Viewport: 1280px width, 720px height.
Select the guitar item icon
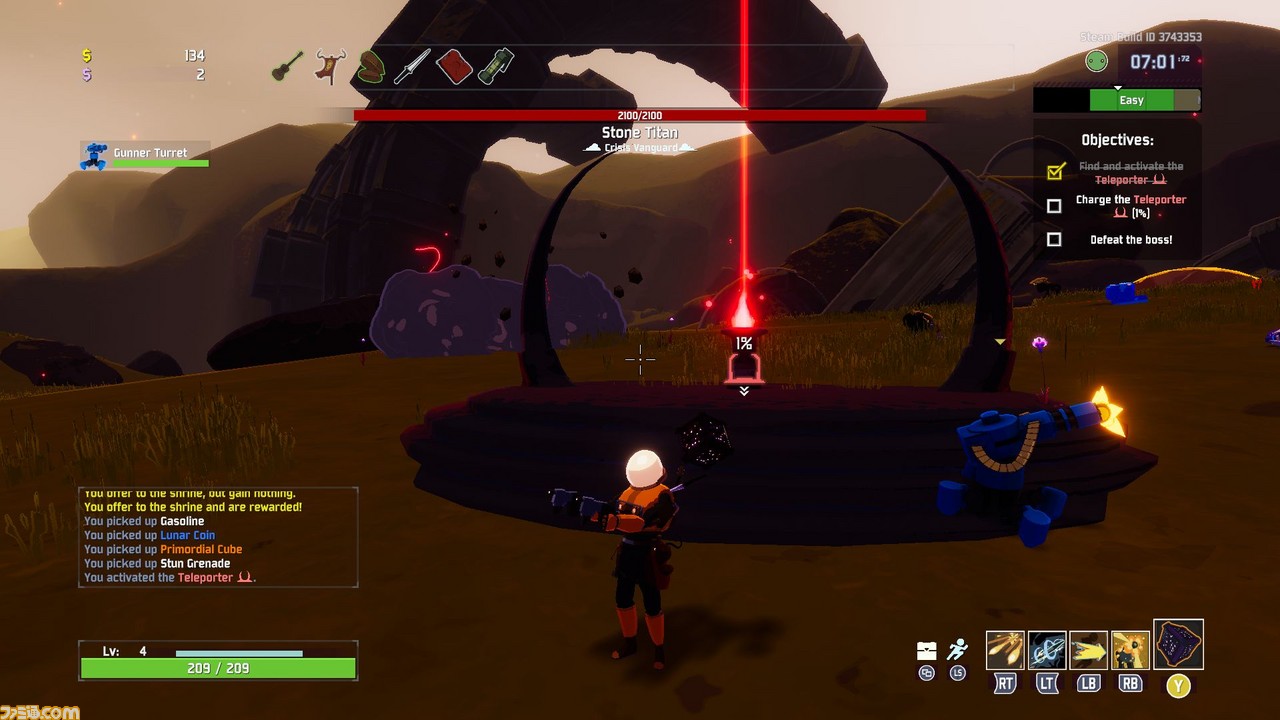tap(288, 67)
